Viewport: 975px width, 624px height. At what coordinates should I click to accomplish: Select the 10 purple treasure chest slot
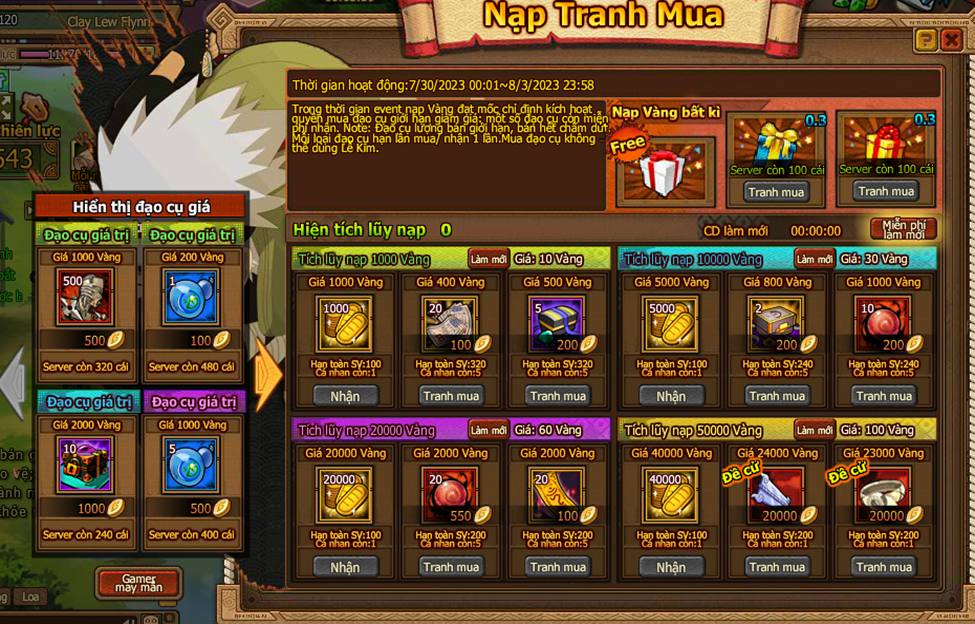pos(86,464)
